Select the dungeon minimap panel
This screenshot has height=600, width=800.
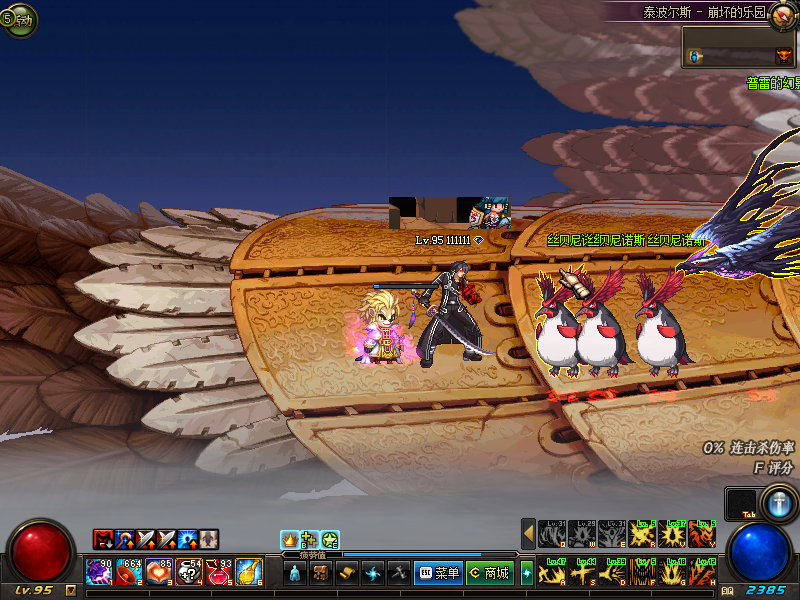click(739, 47)
